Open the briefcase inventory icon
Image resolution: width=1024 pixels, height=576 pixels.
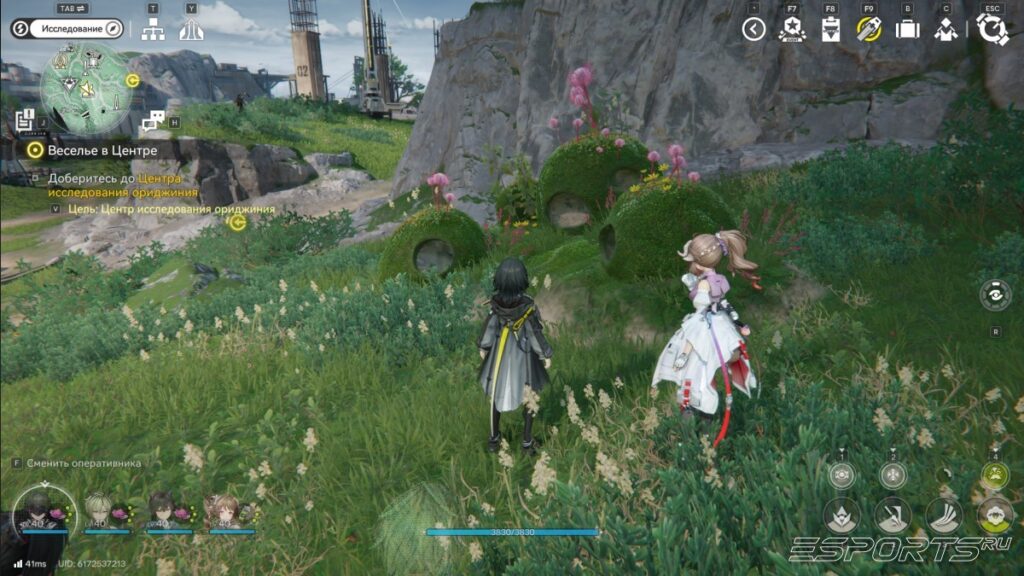(907, 29)
